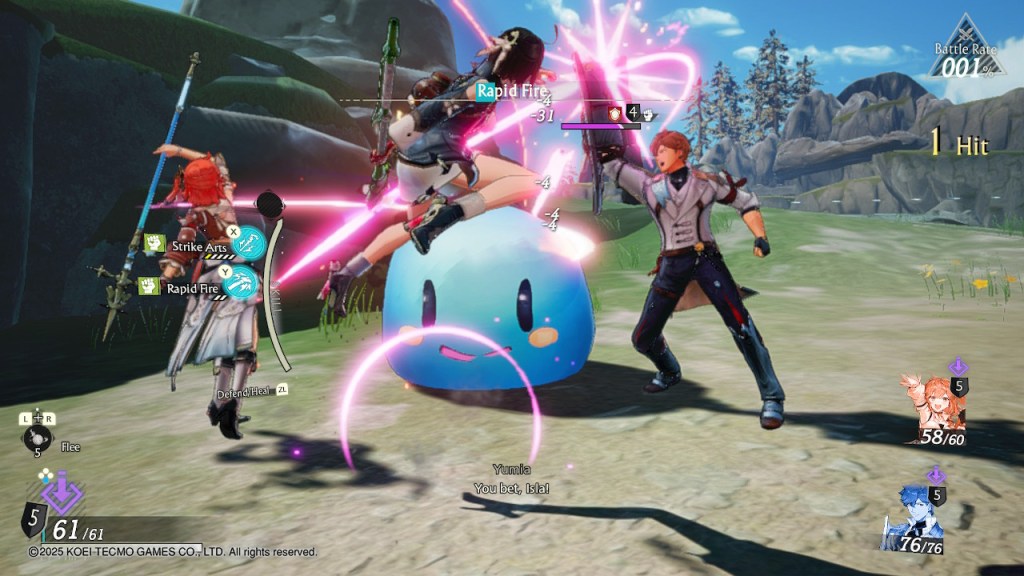Select the Flee item orb icon
The width and height of the screenshot is (1024, 576).
pos(36,436)
